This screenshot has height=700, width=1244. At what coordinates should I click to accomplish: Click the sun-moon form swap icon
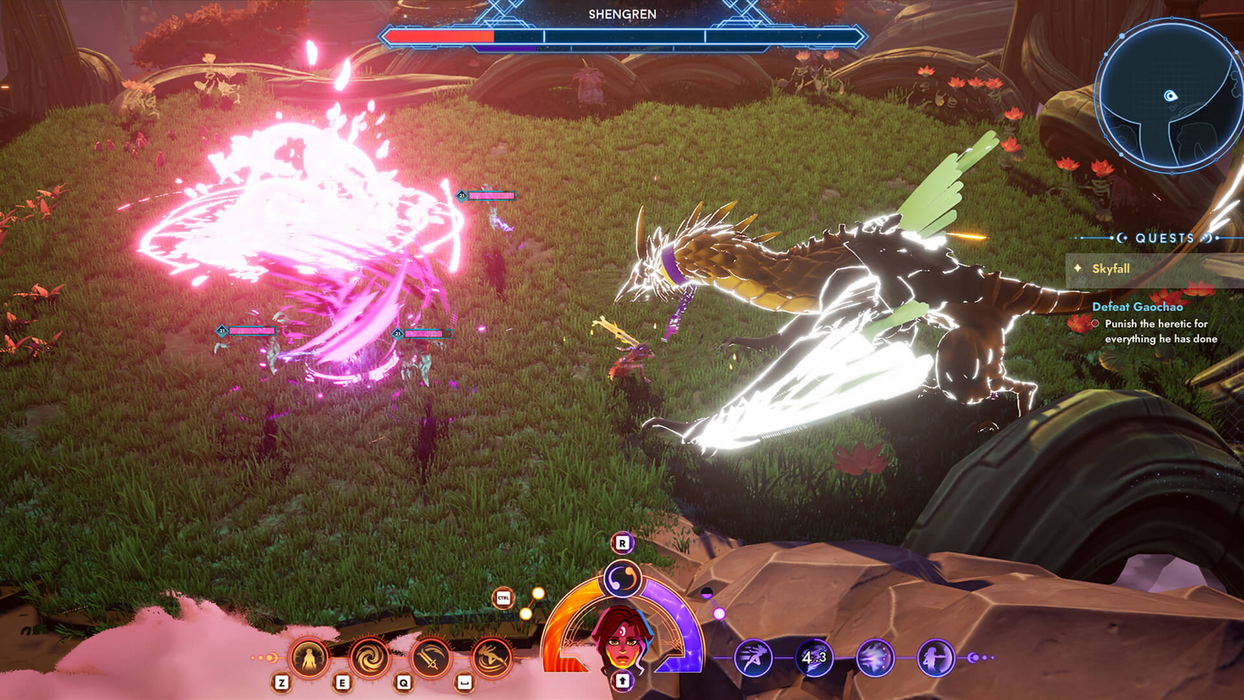[622, 579]
